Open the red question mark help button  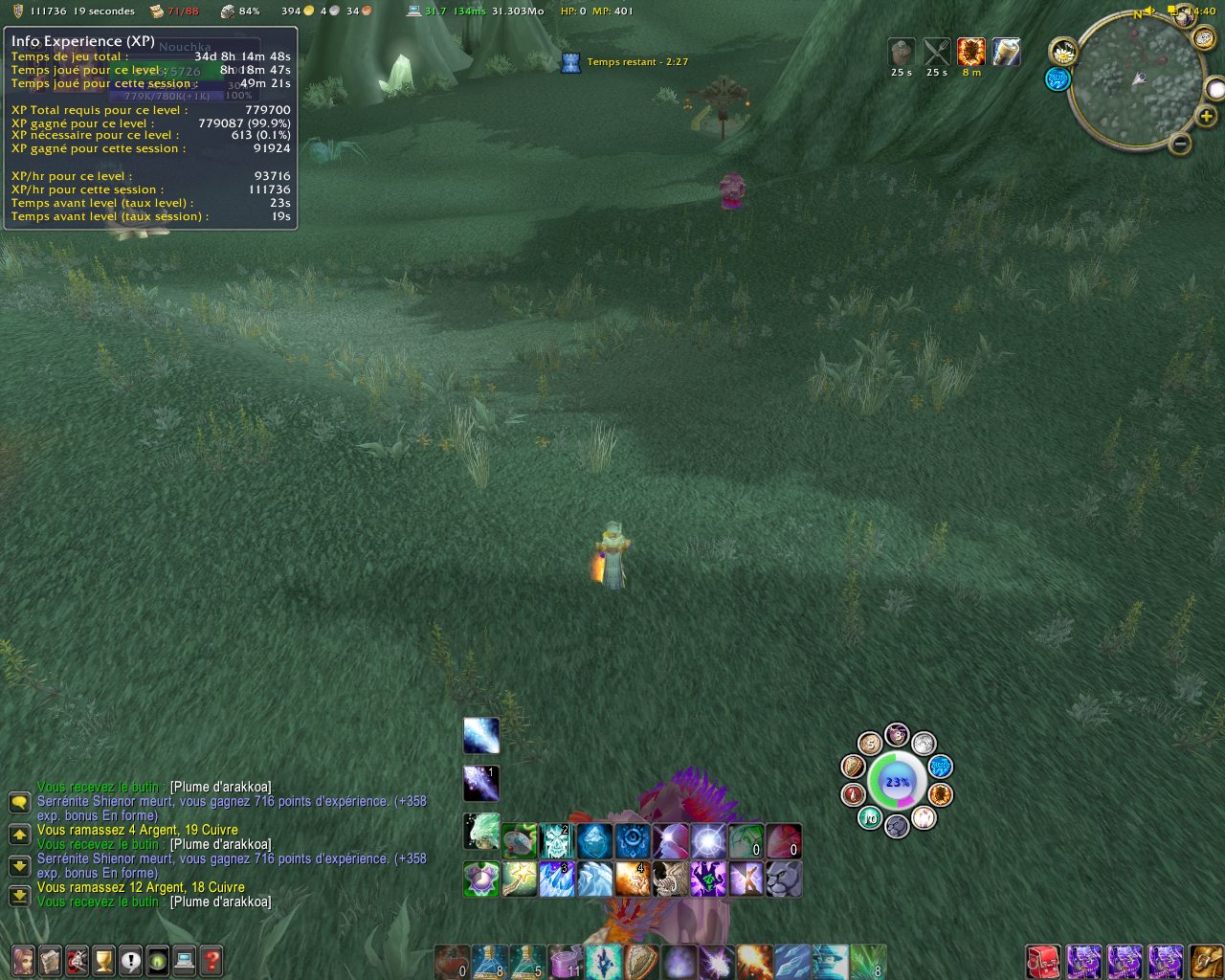tap(212, 960)
